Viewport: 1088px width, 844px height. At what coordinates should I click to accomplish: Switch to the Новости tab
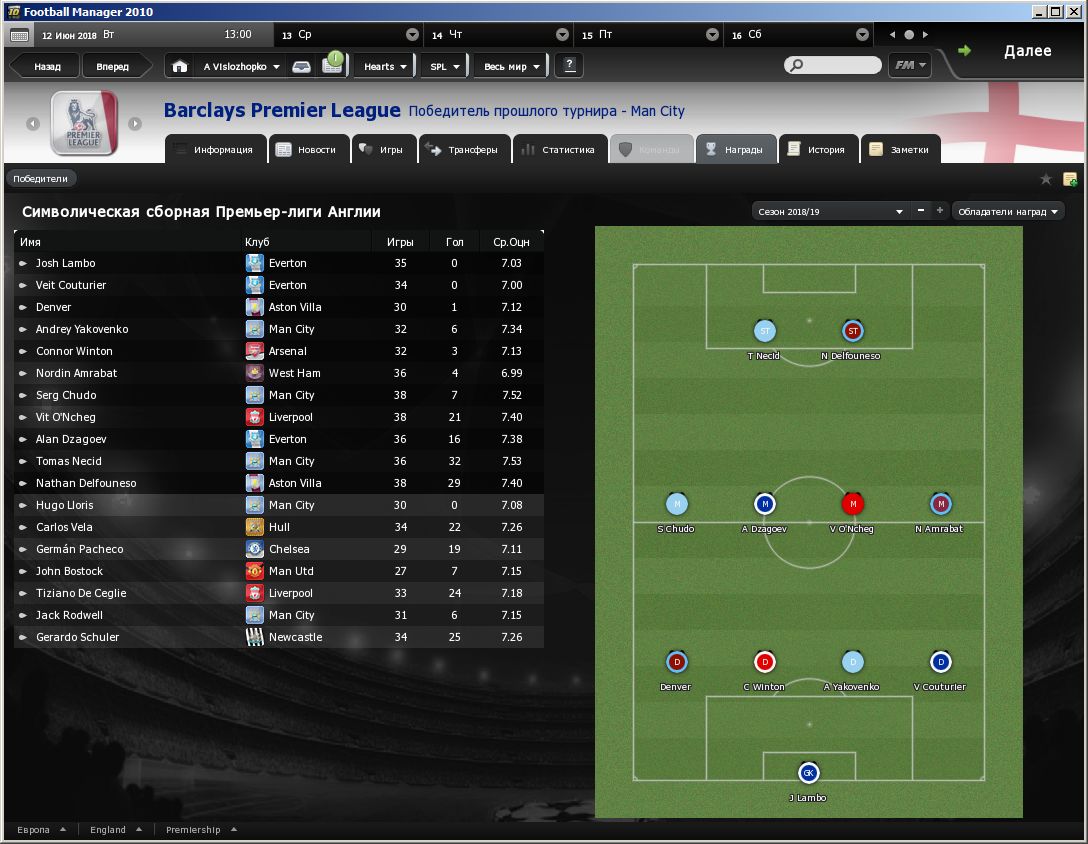point(309,150)
